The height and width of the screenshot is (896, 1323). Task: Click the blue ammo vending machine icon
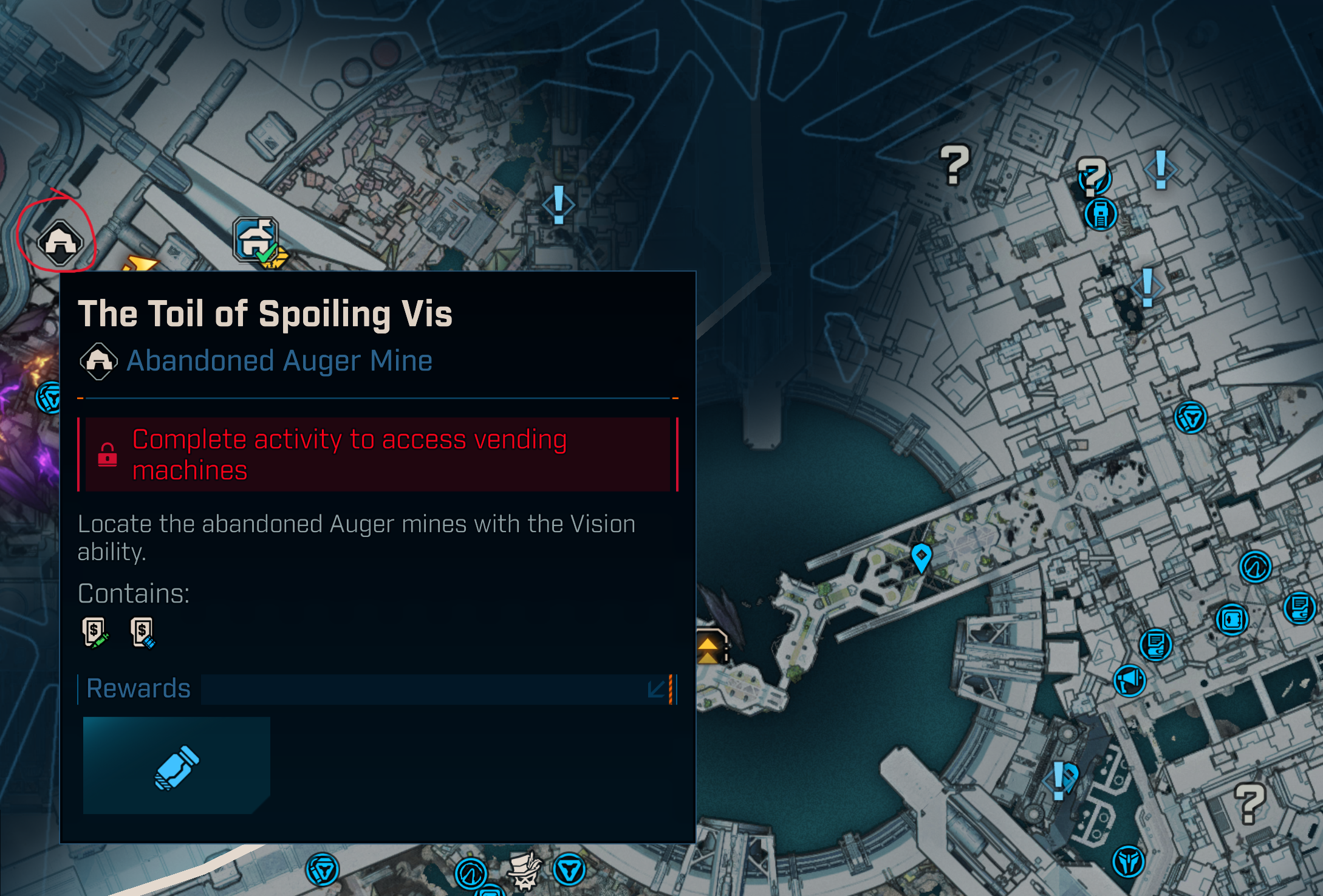point(143,633)
